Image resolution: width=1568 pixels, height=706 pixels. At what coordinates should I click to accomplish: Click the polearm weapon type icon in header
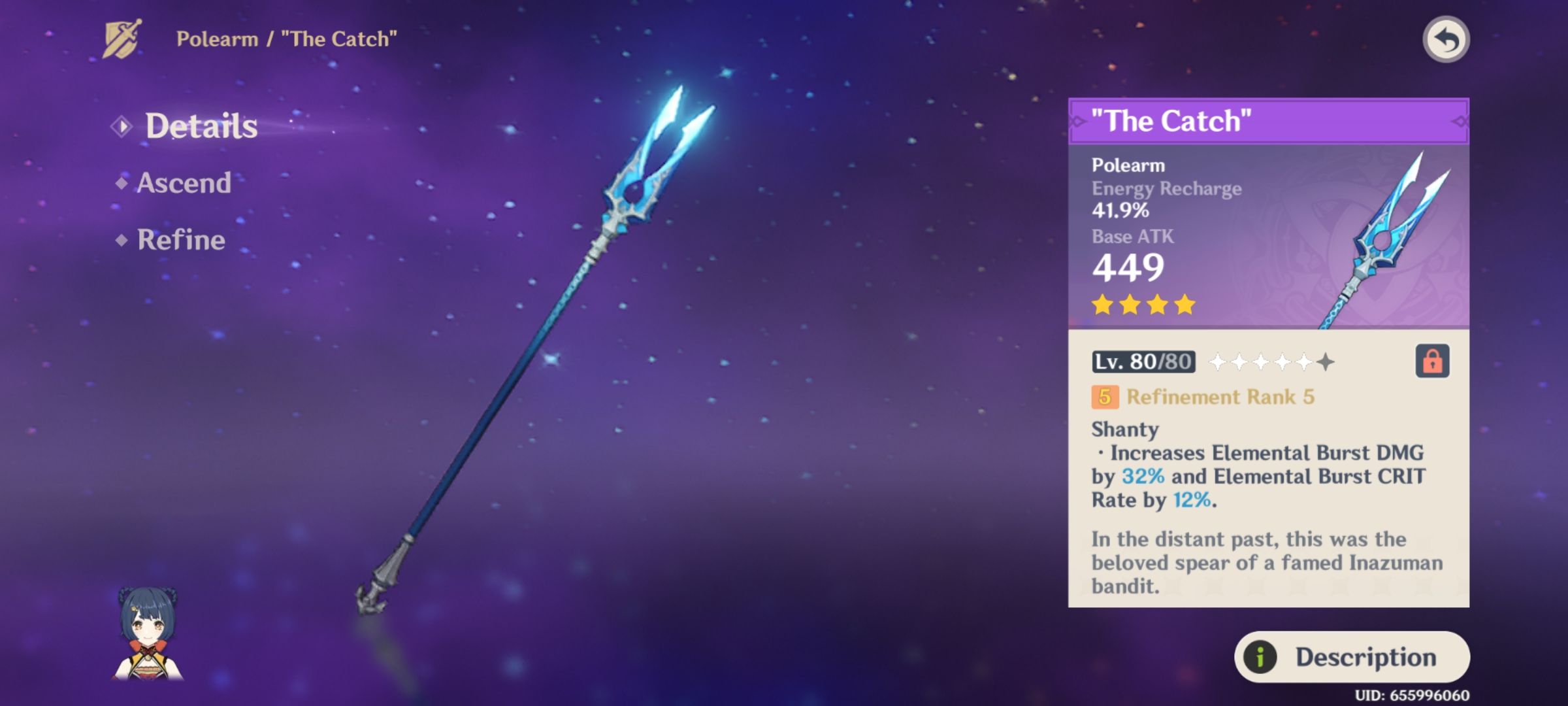pos(121,38)
